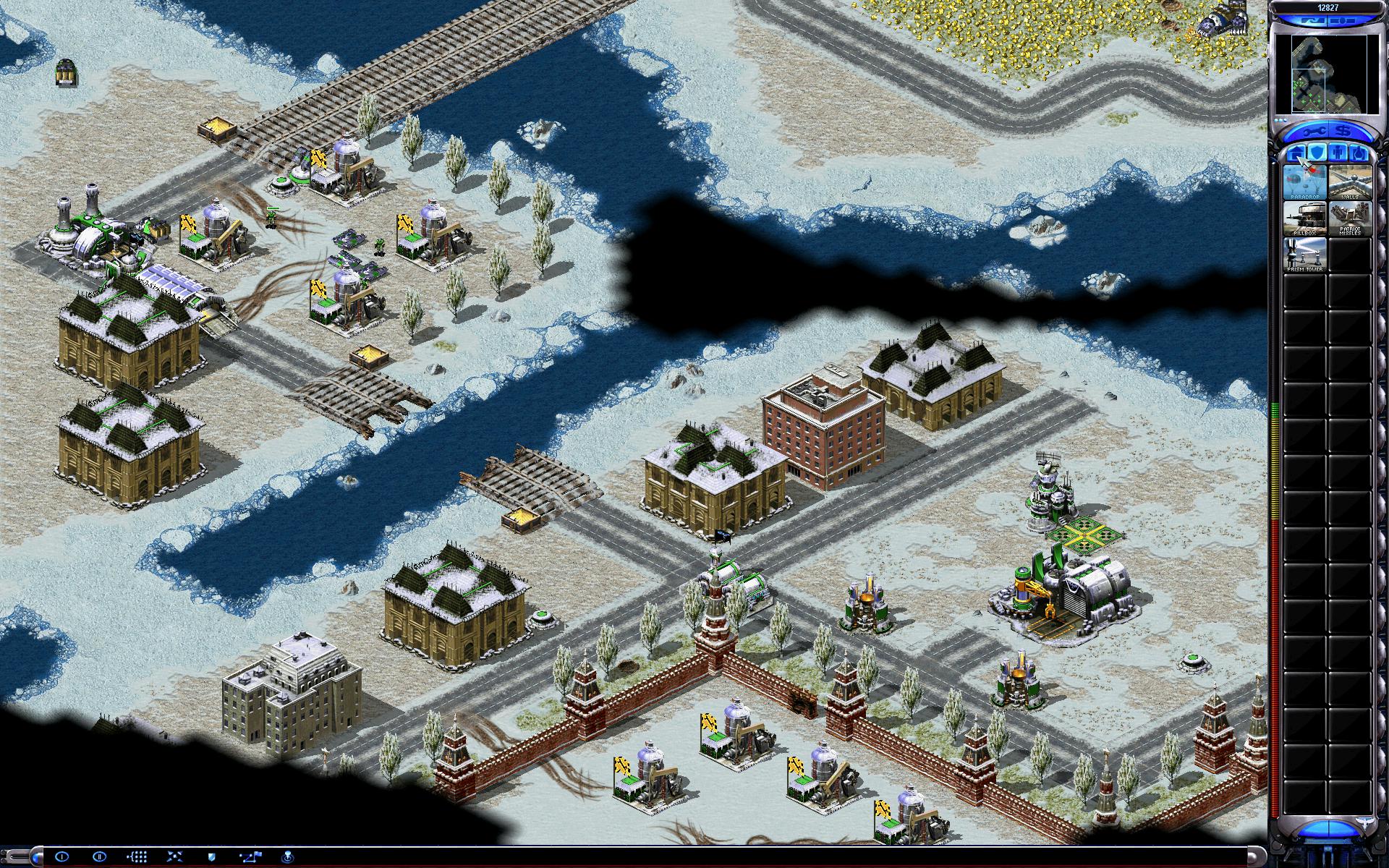Click the type-select dots grid icon
Viewport: 1389px width, 868px height.
137,856
